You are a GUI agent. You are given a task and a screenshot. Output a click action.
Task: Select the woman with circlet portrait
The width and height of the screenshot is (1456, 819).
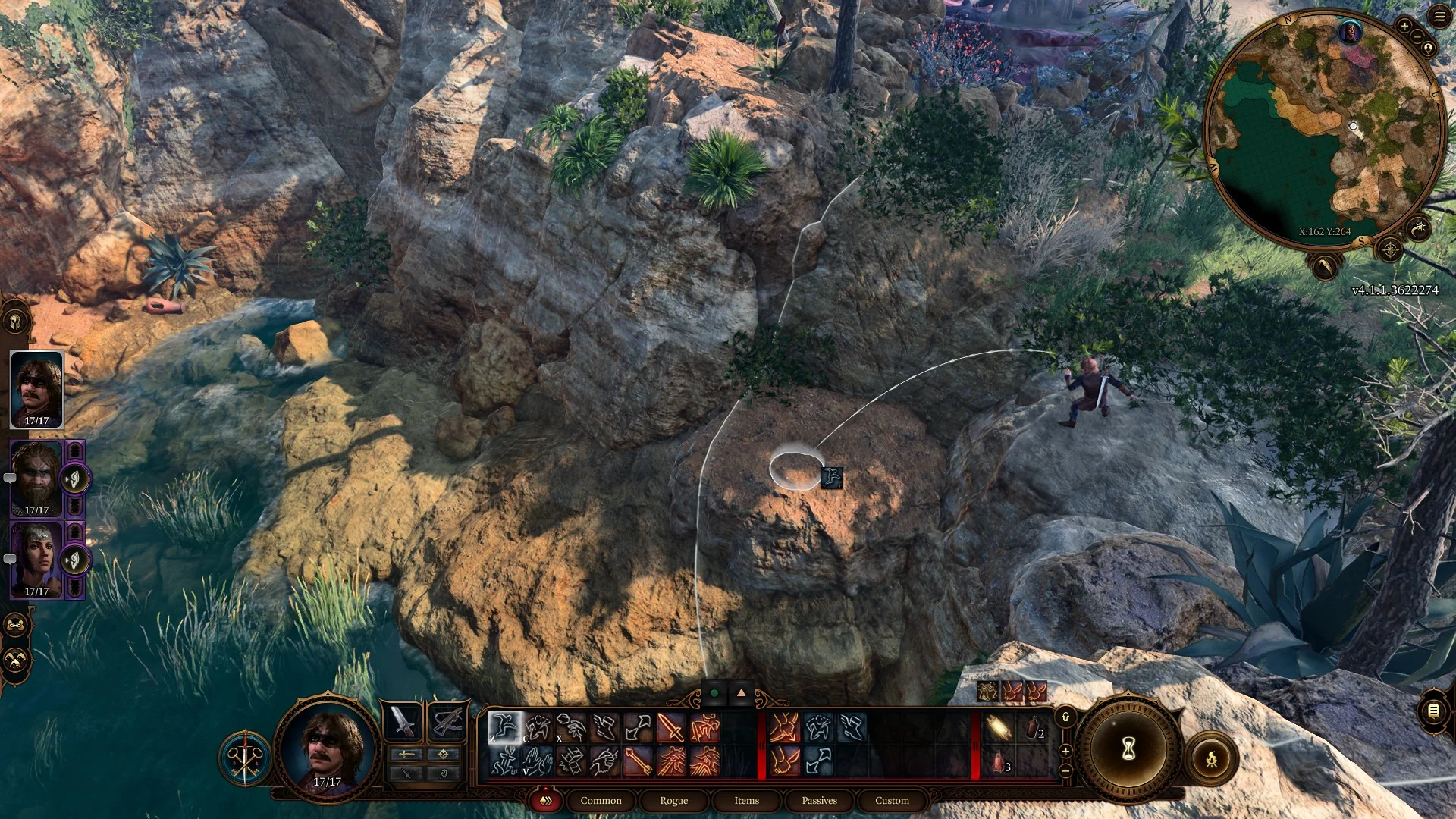(x=36, y=560)
